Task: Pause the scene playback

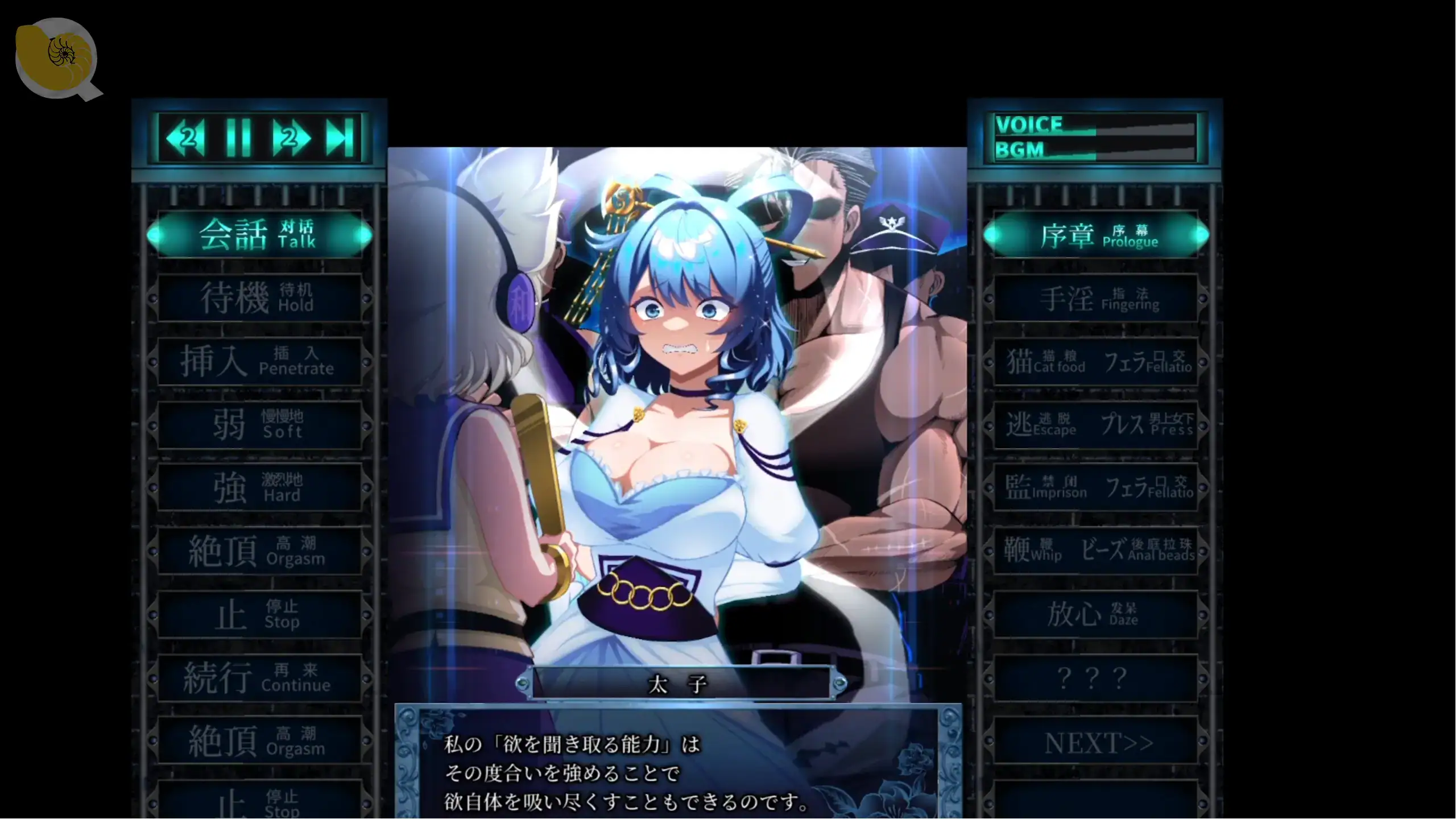Action: tap(238, 138)
